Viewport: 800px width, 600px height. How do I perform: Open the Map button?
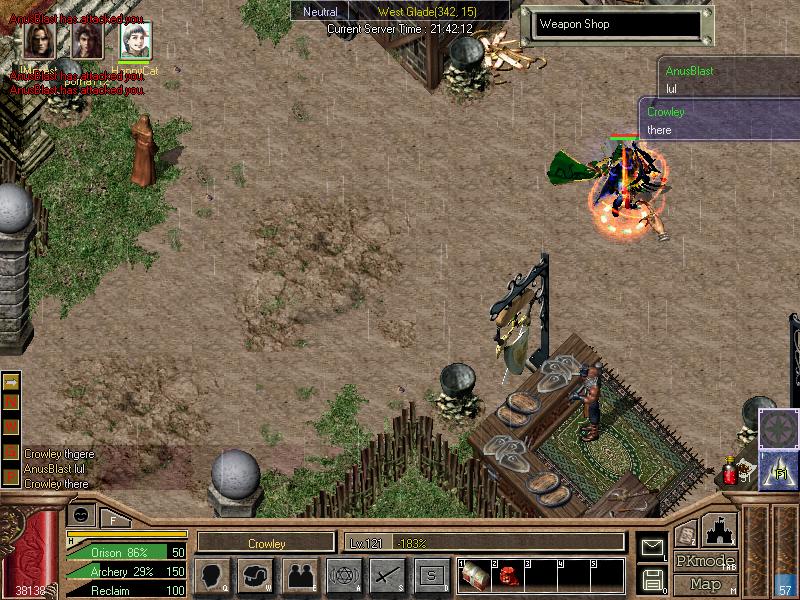[x=705, y=584]
